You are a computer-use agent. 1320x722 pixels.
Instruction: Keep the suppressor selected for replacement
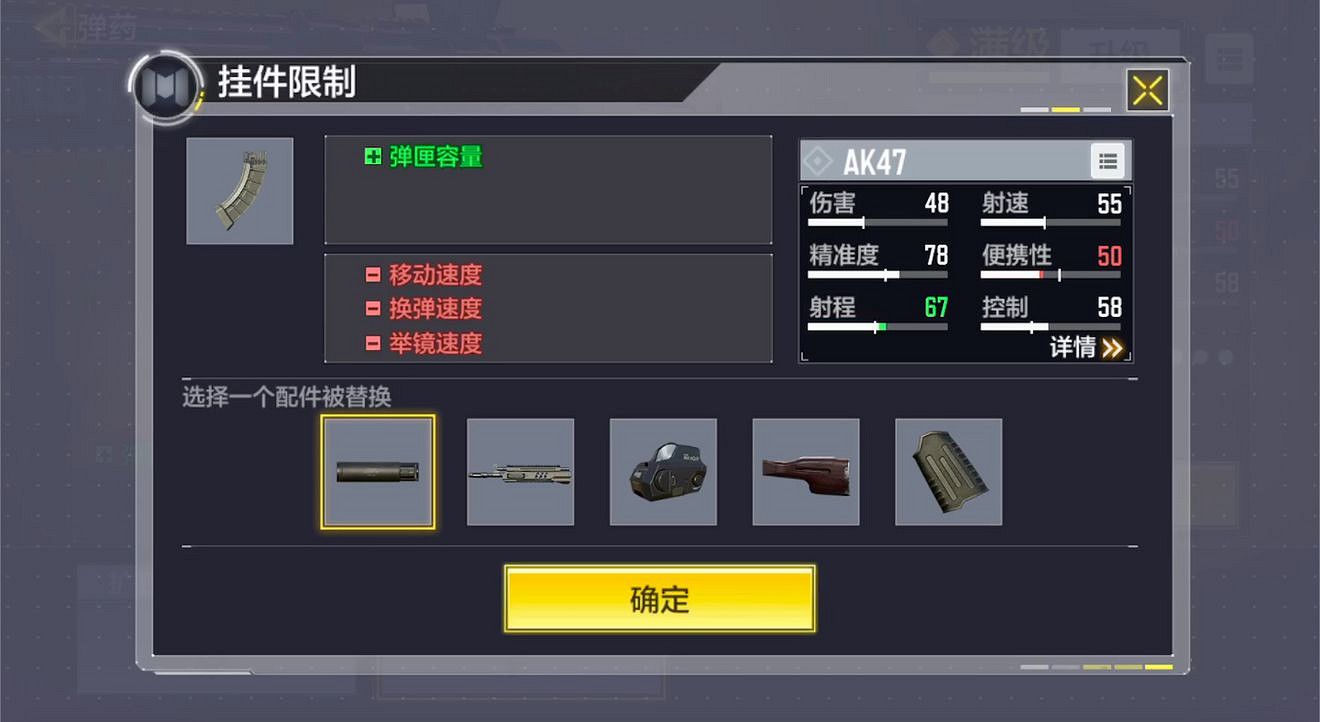tap(378, 470)
